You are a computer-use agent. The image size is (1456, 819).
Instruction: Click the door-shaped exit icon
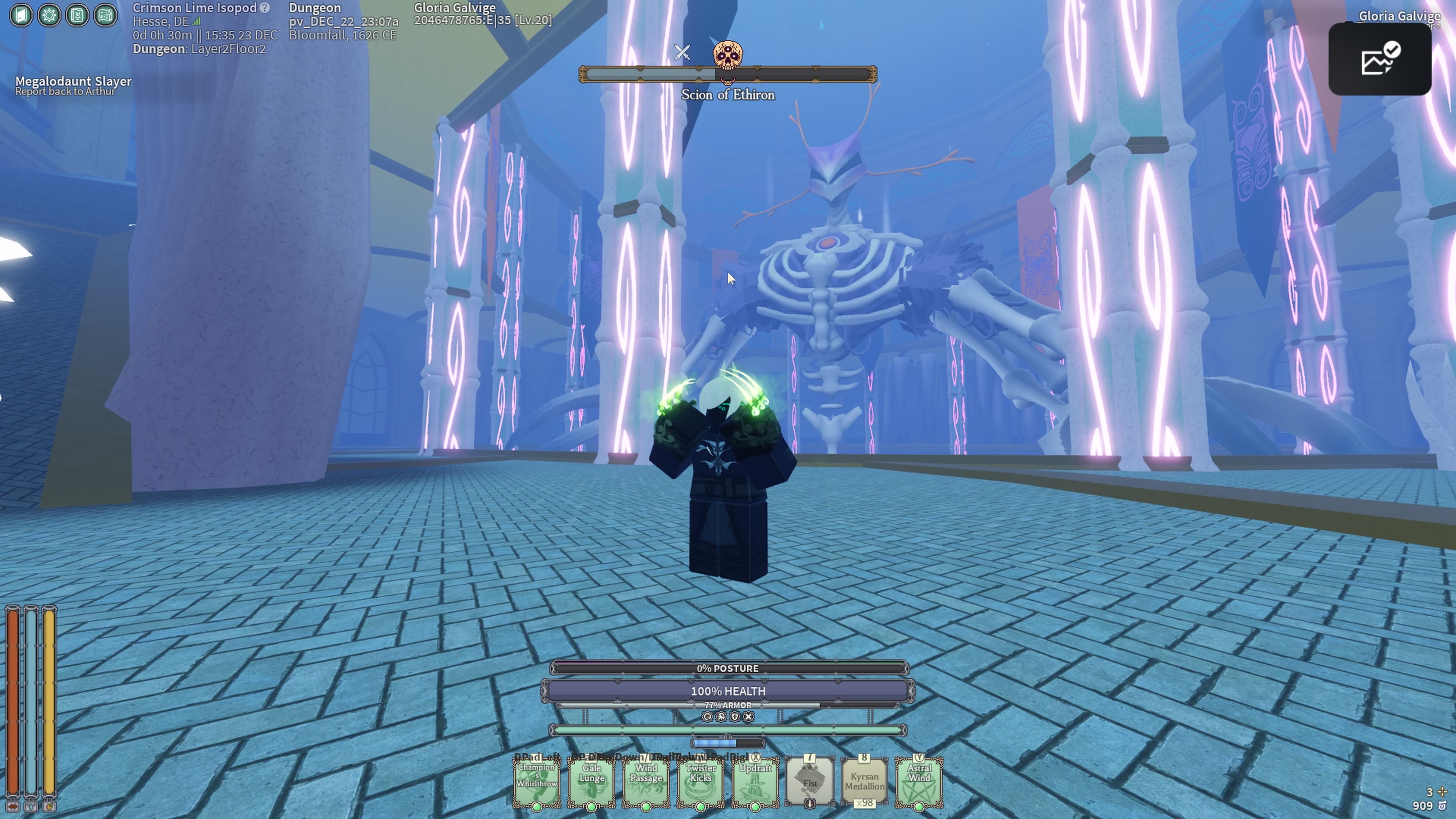coord(21,15)
